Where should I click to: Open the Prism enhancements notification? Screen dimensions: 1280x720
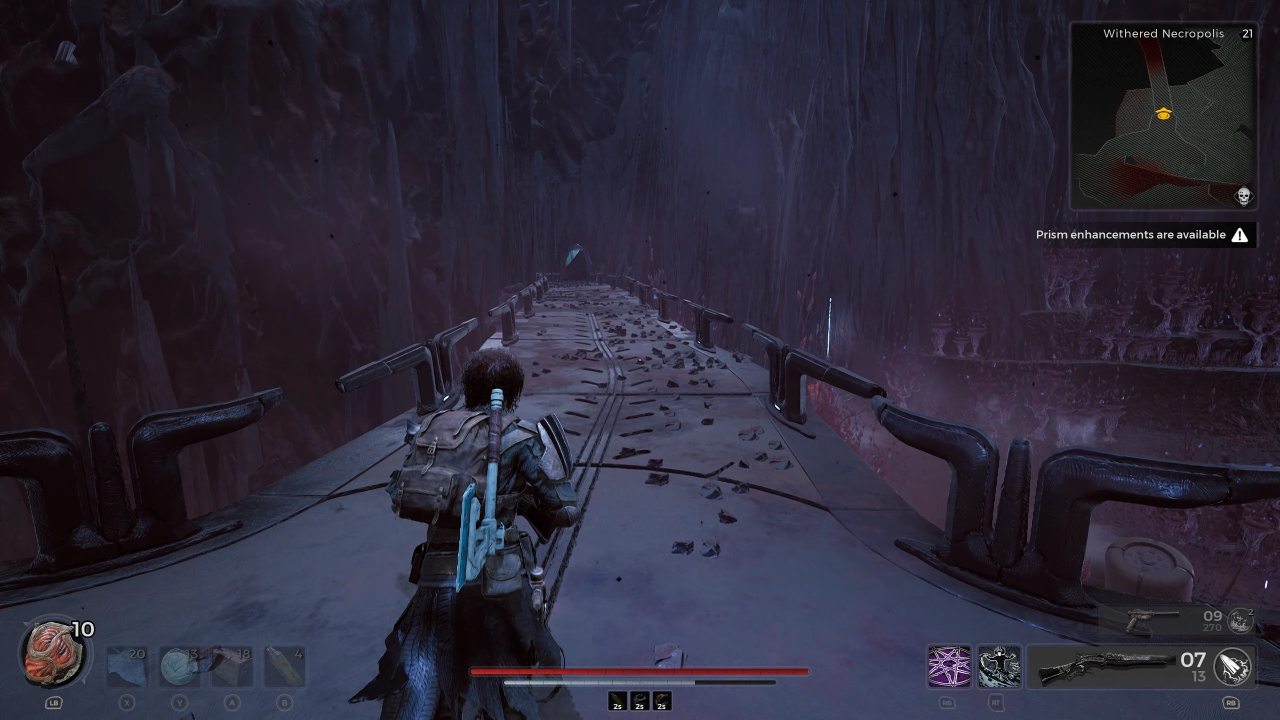[1143, 235]
